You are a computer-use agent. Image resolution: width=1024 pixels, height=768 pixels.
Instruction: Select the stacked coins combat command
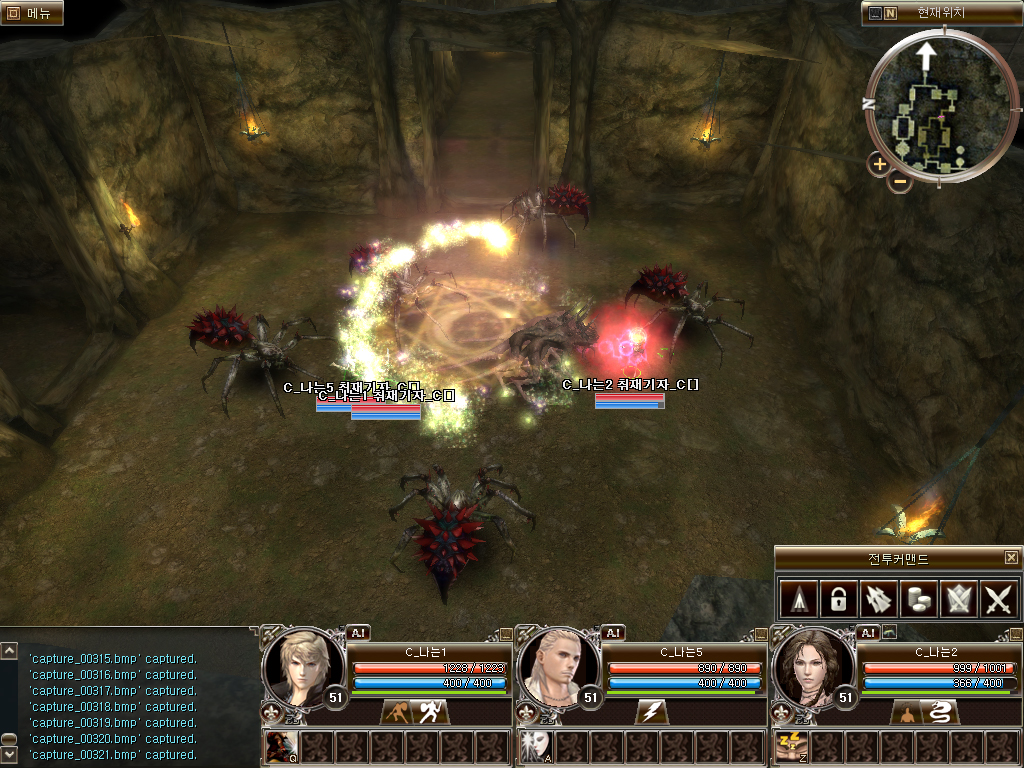click(x=919, y=599)
